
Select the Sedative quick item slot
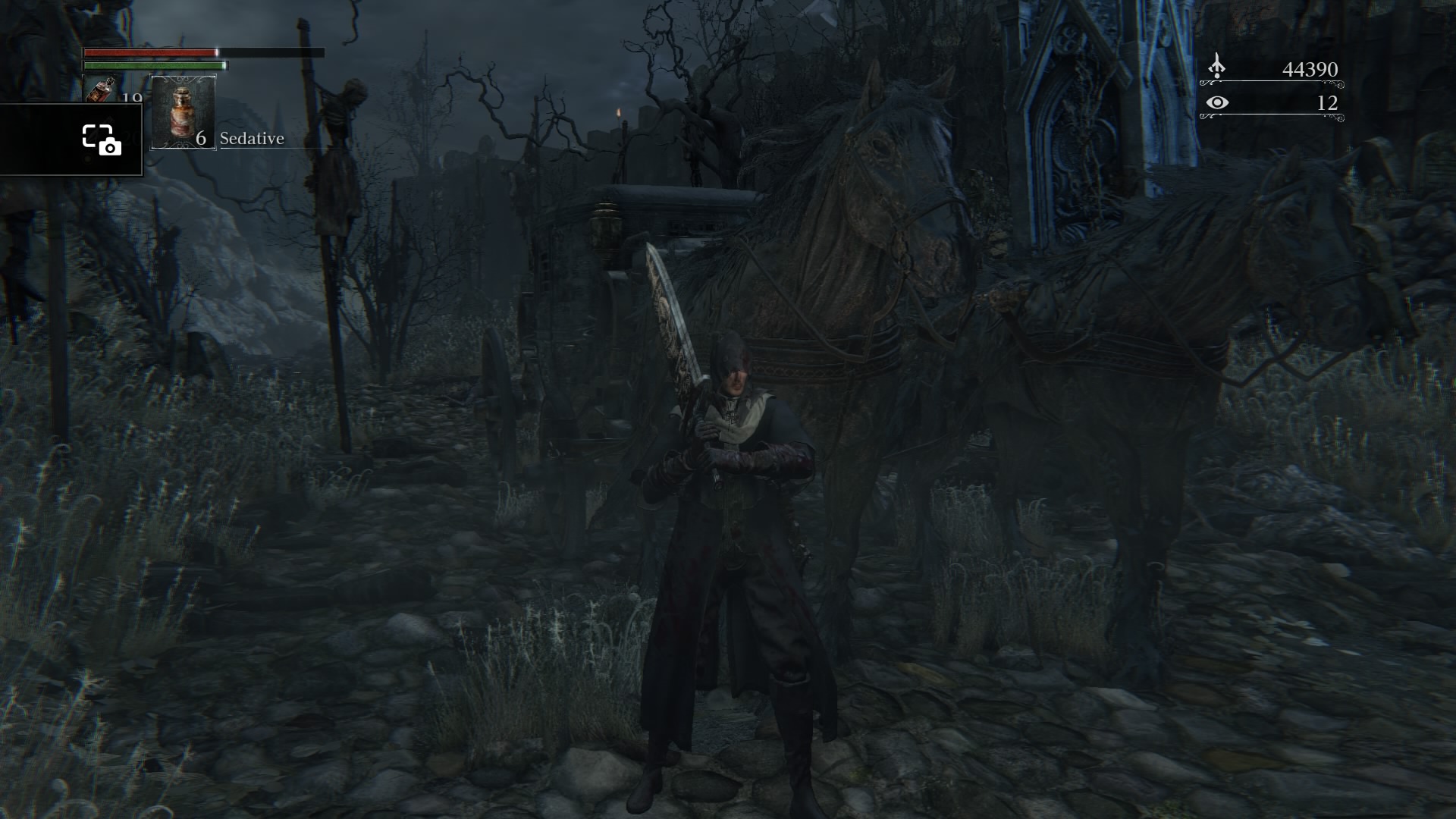click(x=184, y=112)
